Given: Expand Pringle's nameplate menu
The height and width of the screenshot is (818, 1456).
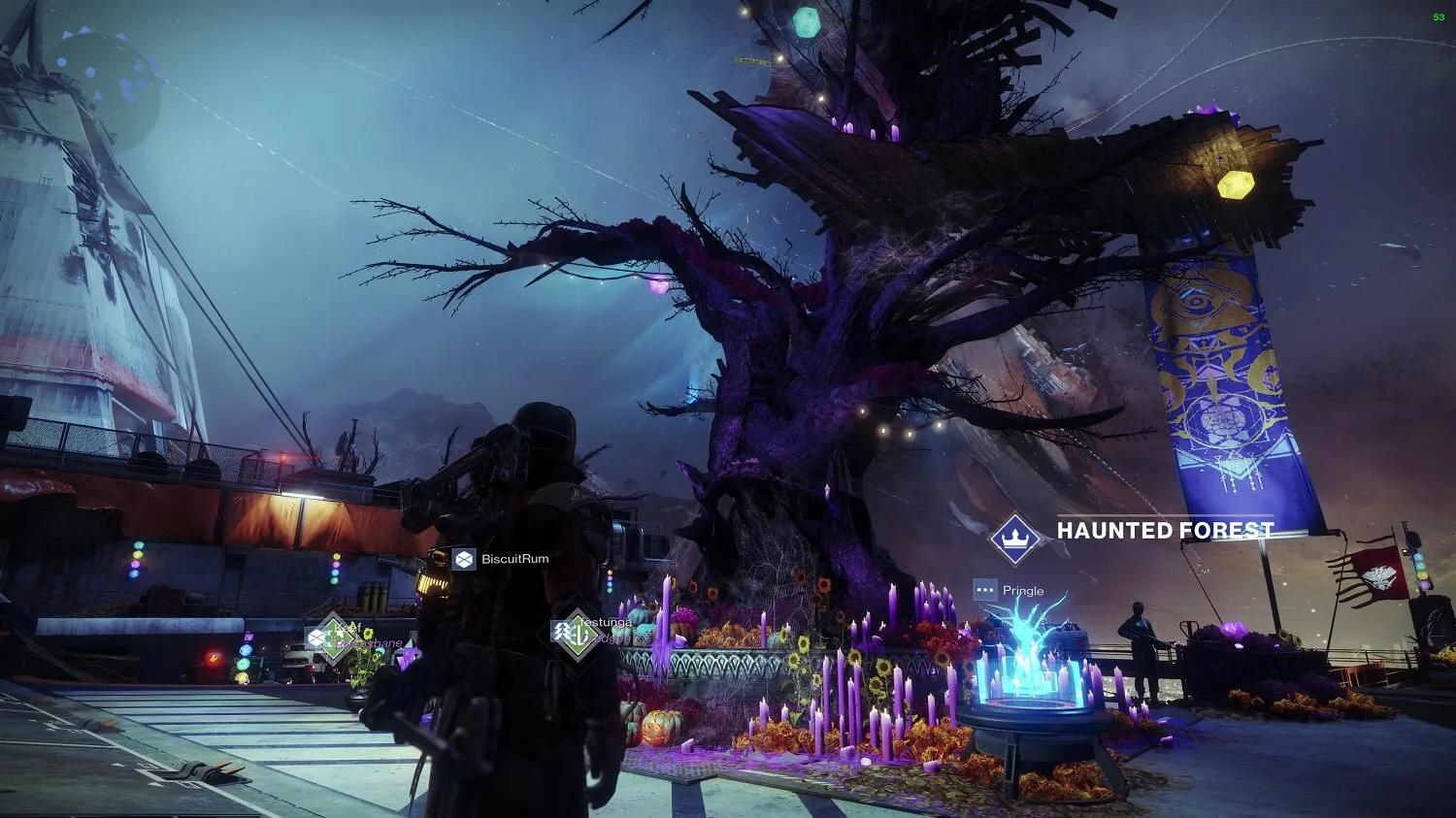Looking at the screenshot, I should pyautogui.click(x=1021, y=590).
